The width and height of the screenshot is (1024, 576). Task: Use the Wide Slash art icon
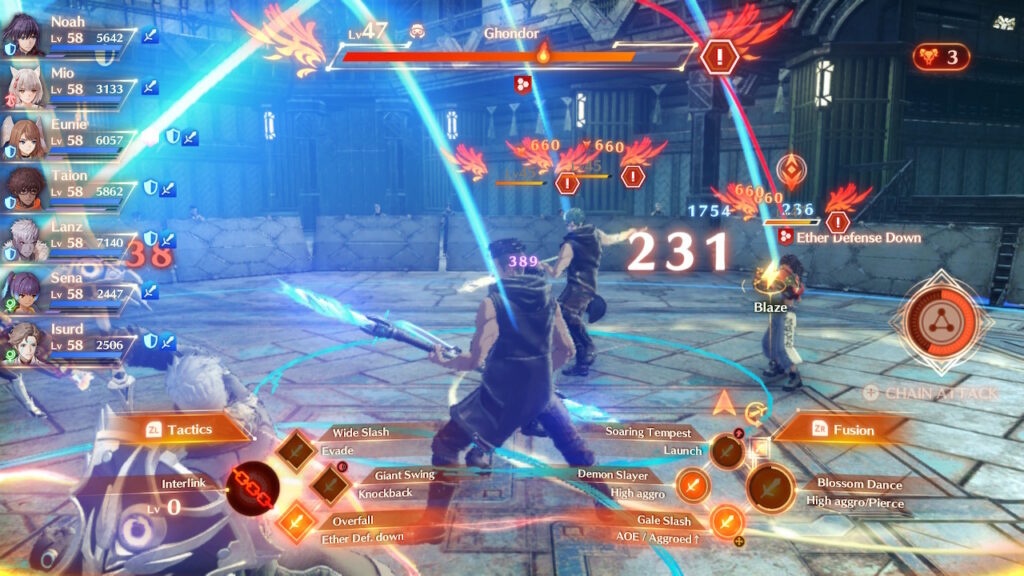[297, 451]
